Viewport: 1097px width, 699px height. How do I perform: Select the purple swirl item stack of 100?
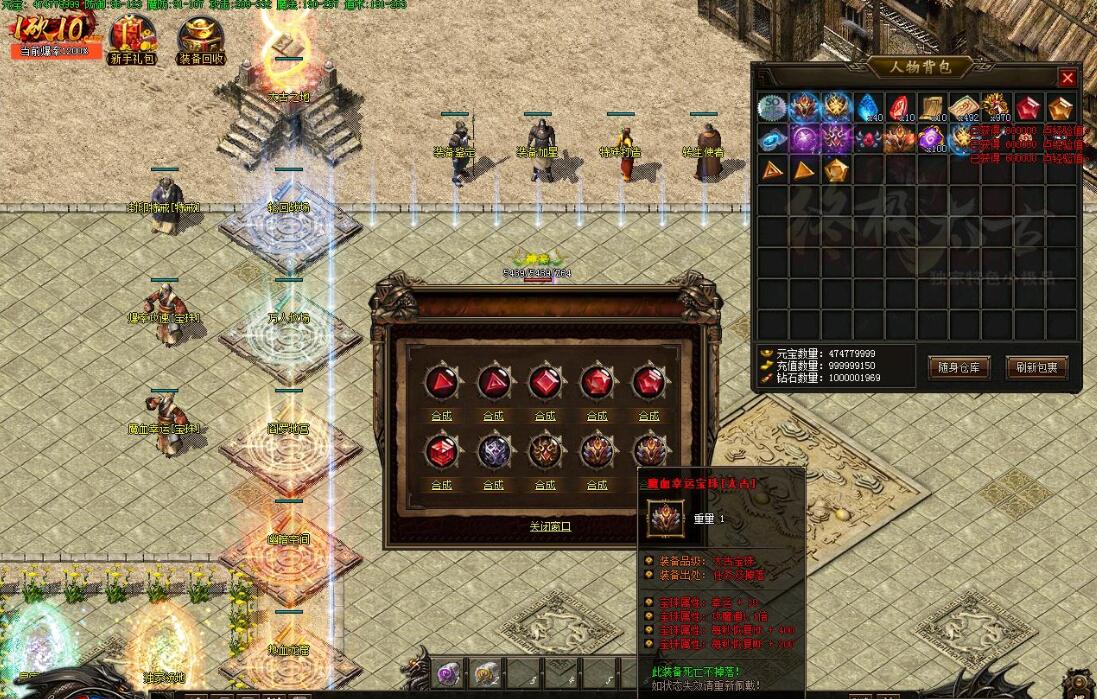click(x=932, y=139)
